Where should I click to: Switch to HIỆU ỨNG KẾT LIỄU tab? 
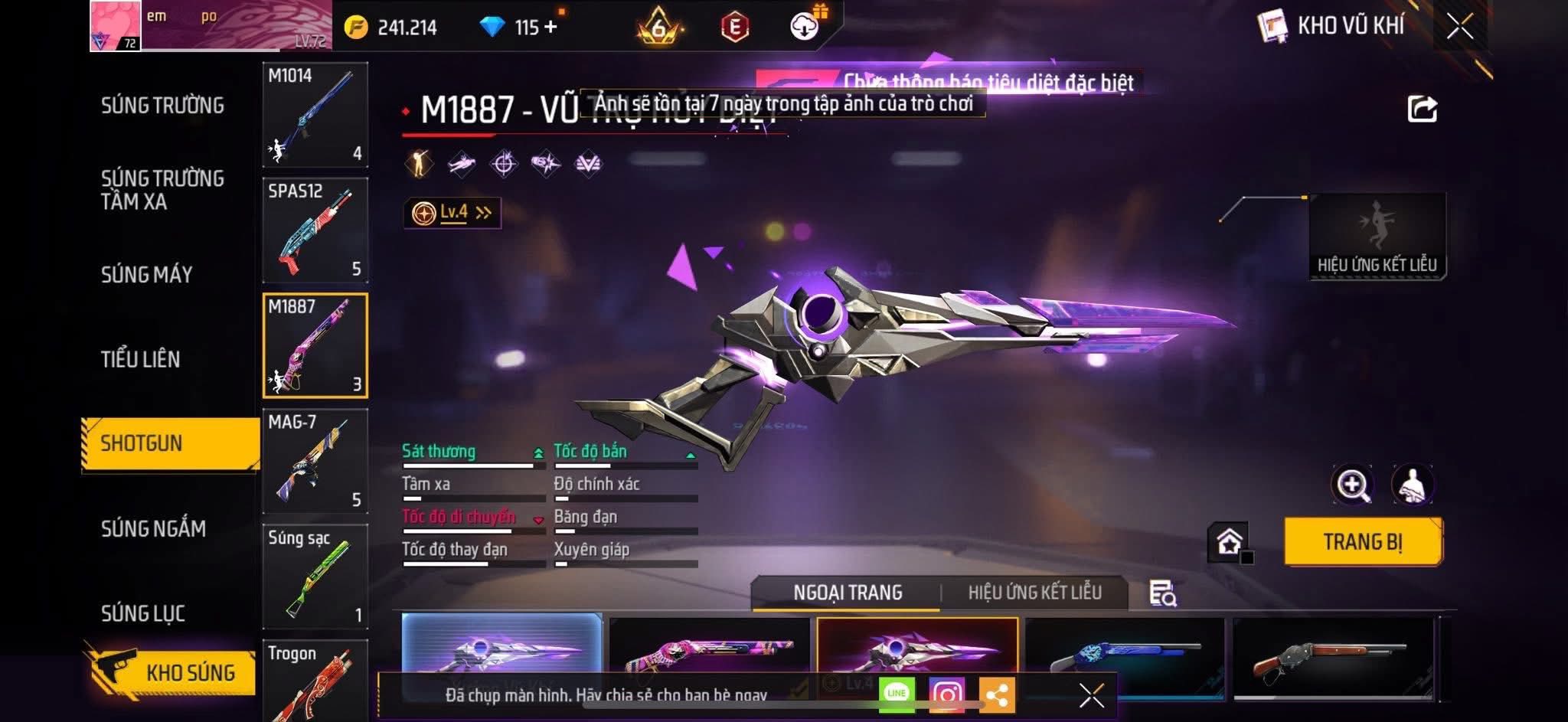(1034, 593)
